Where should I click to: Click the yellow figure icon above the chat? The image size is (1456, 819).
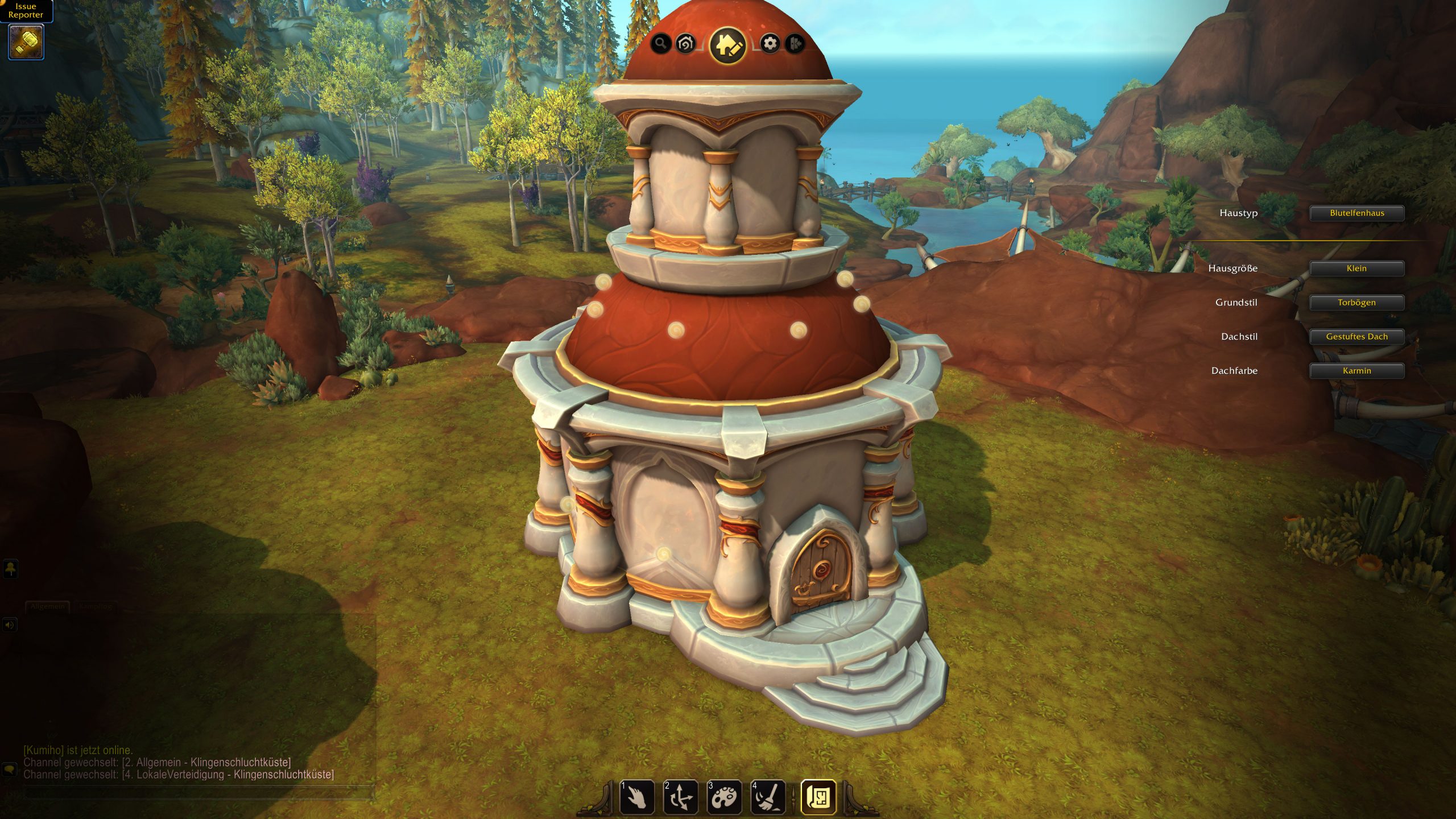(x=11, y=569)
